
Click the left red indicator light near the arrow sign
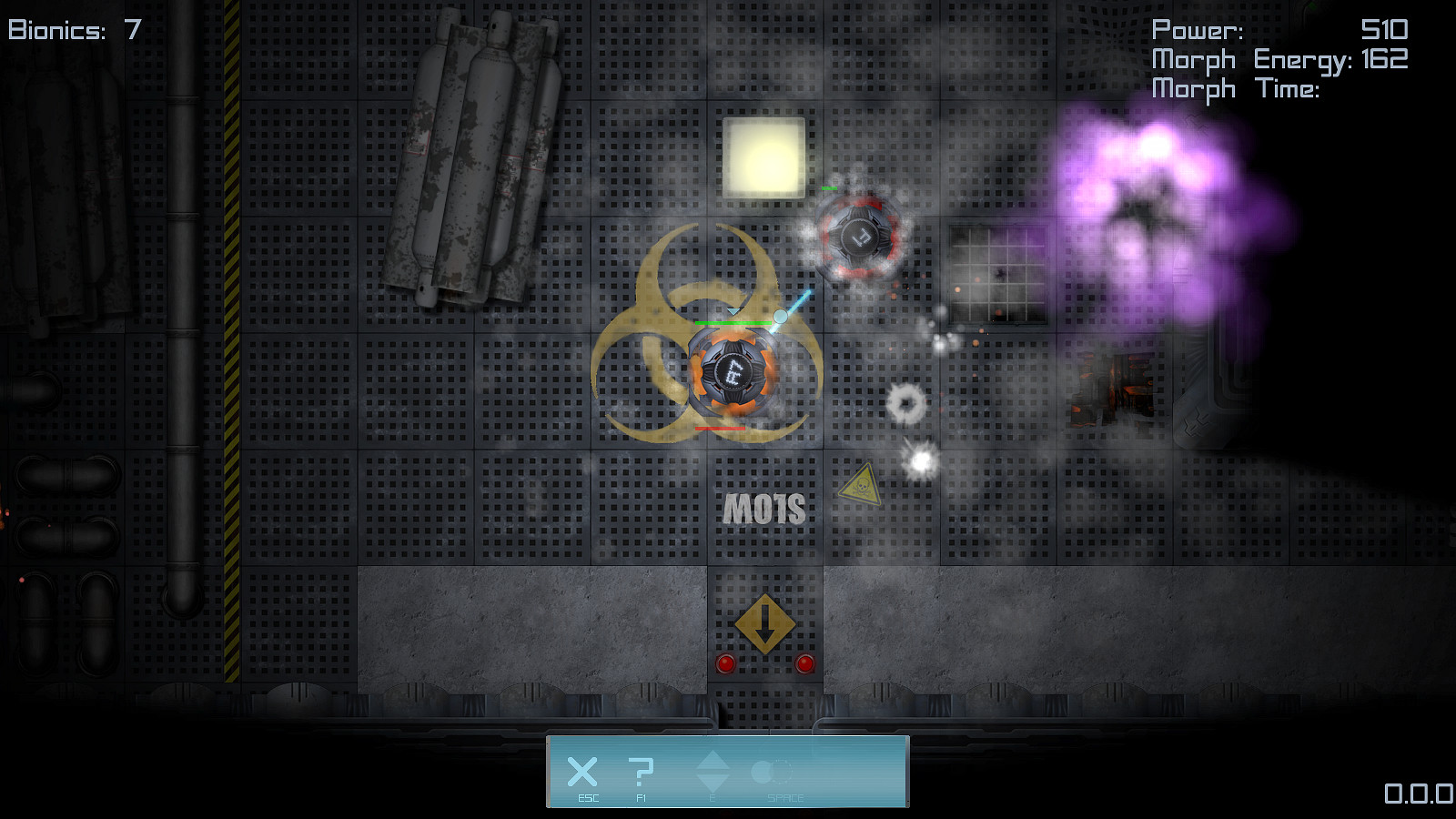tap(725, 664)
